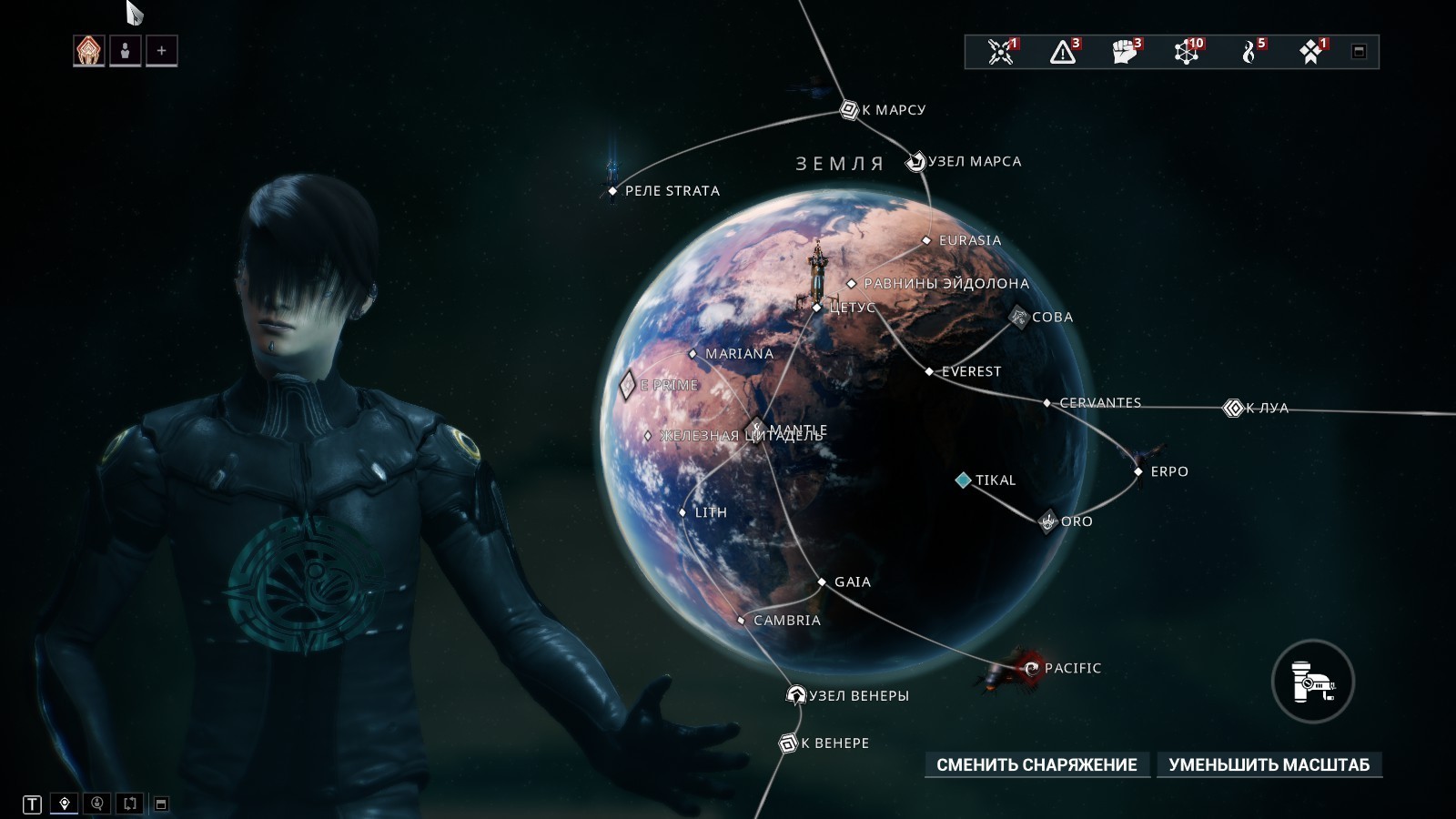Click the Сменить Снаряжение button

click(x=1036, y=764)
